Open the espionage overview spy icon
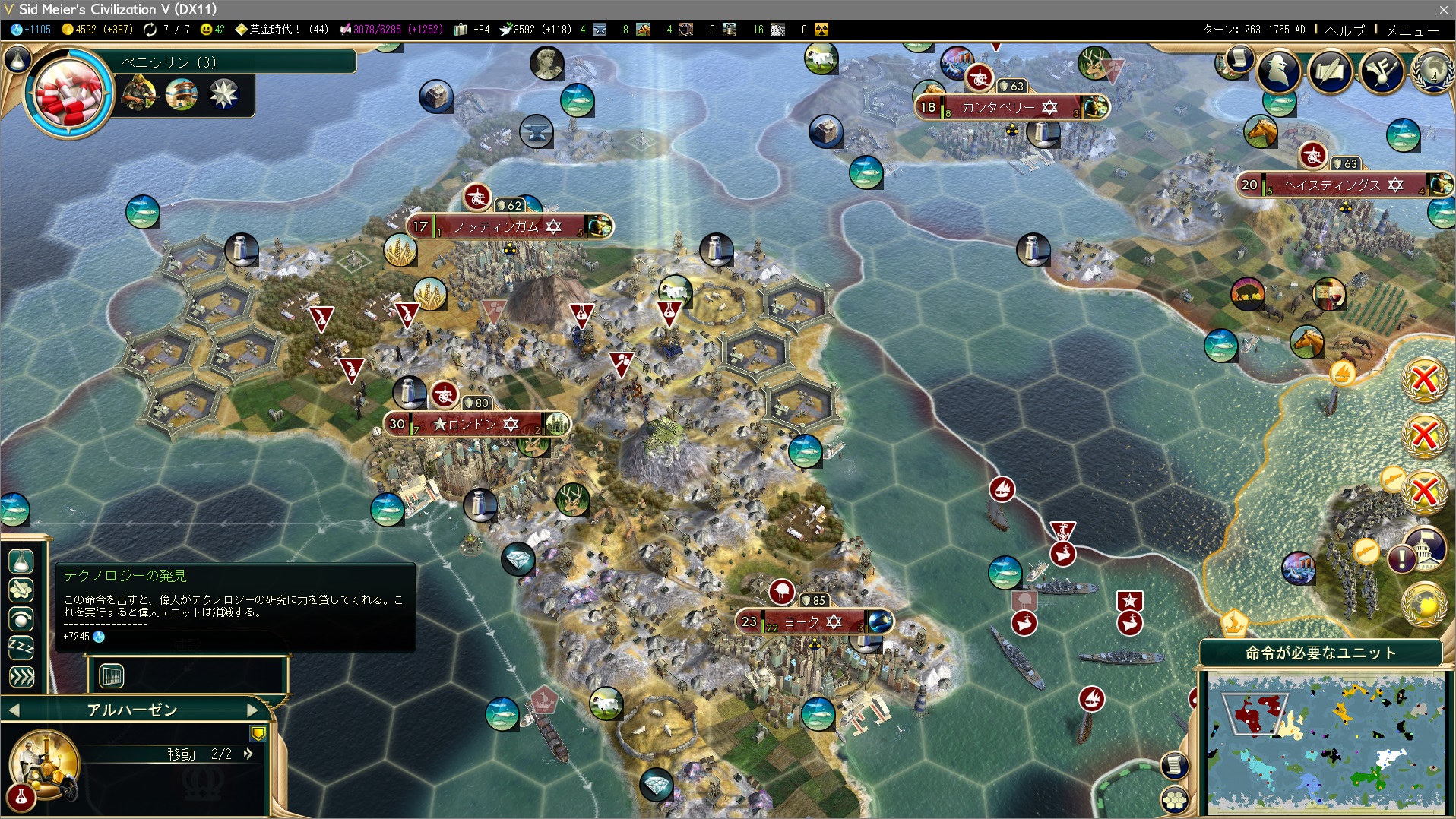The image size is (1456, 819). [x=1279, y=71]
